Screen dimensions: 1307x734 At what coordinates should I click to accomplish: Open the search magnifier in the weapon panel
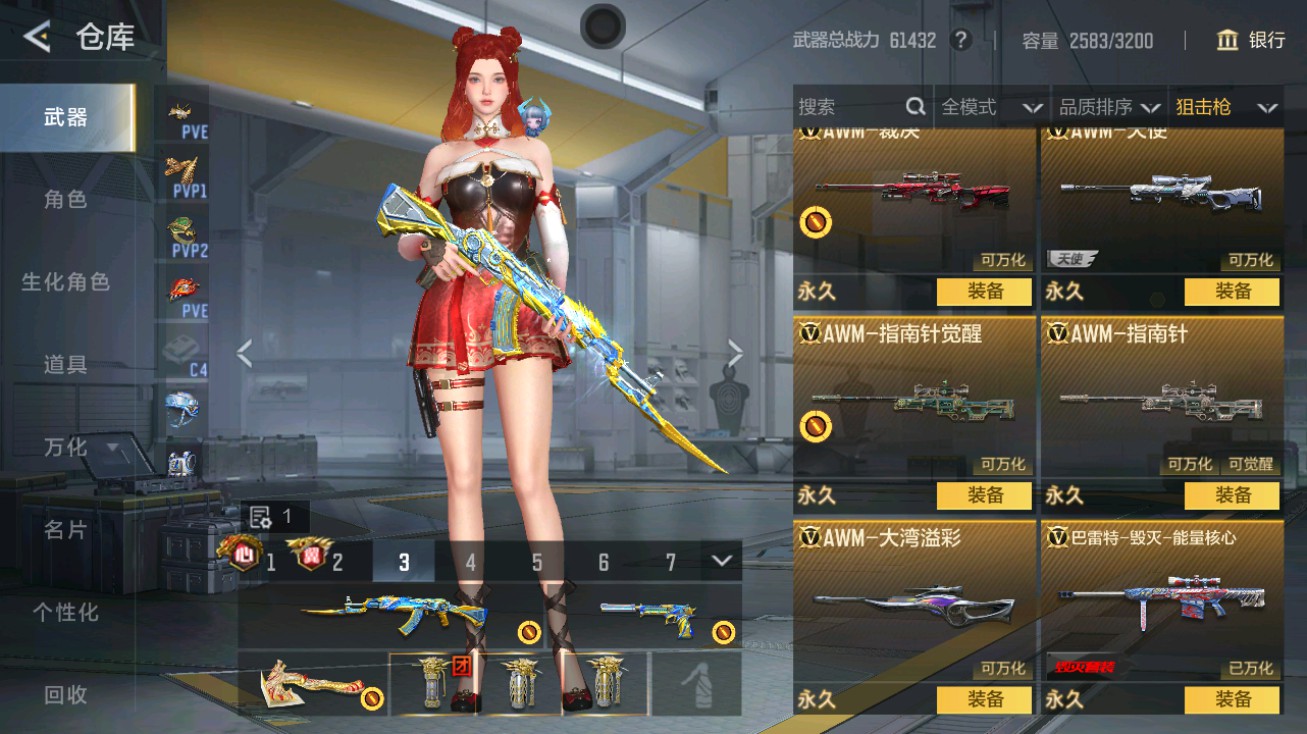pyautogui.click(x=915, y=107)
